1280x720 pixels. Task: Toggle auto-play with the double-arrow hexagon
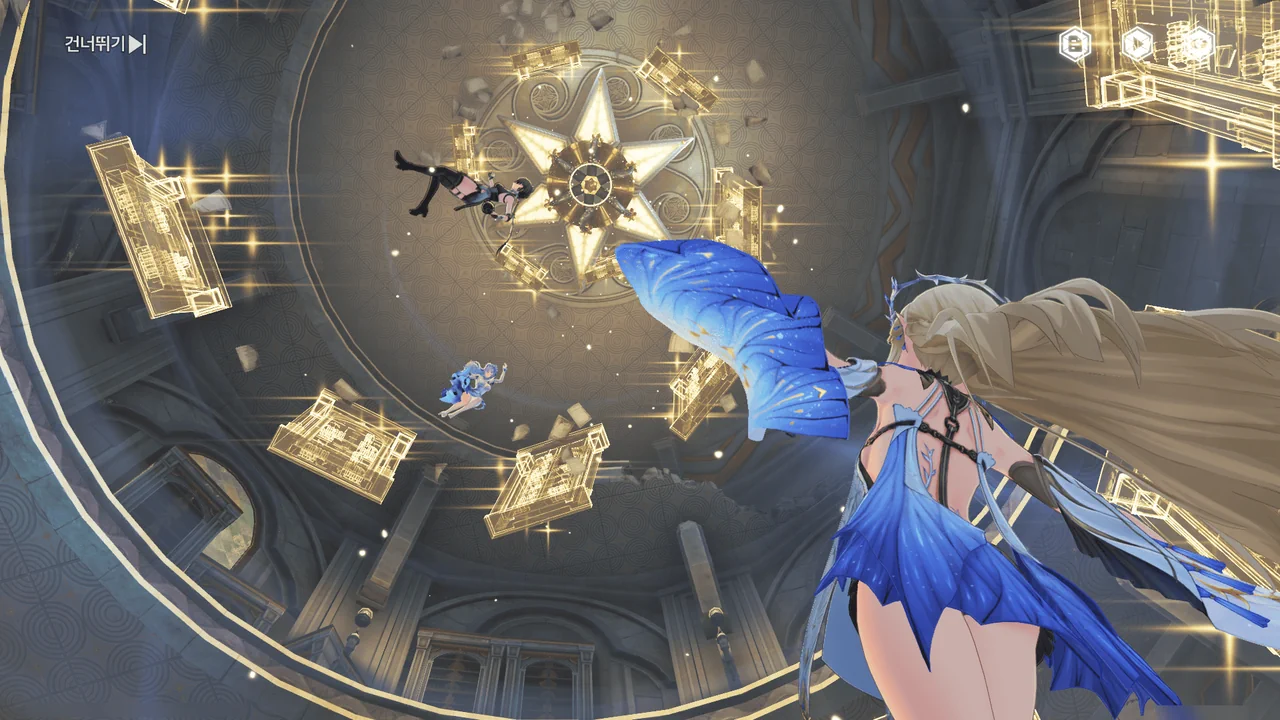(x=1136, y=44)
